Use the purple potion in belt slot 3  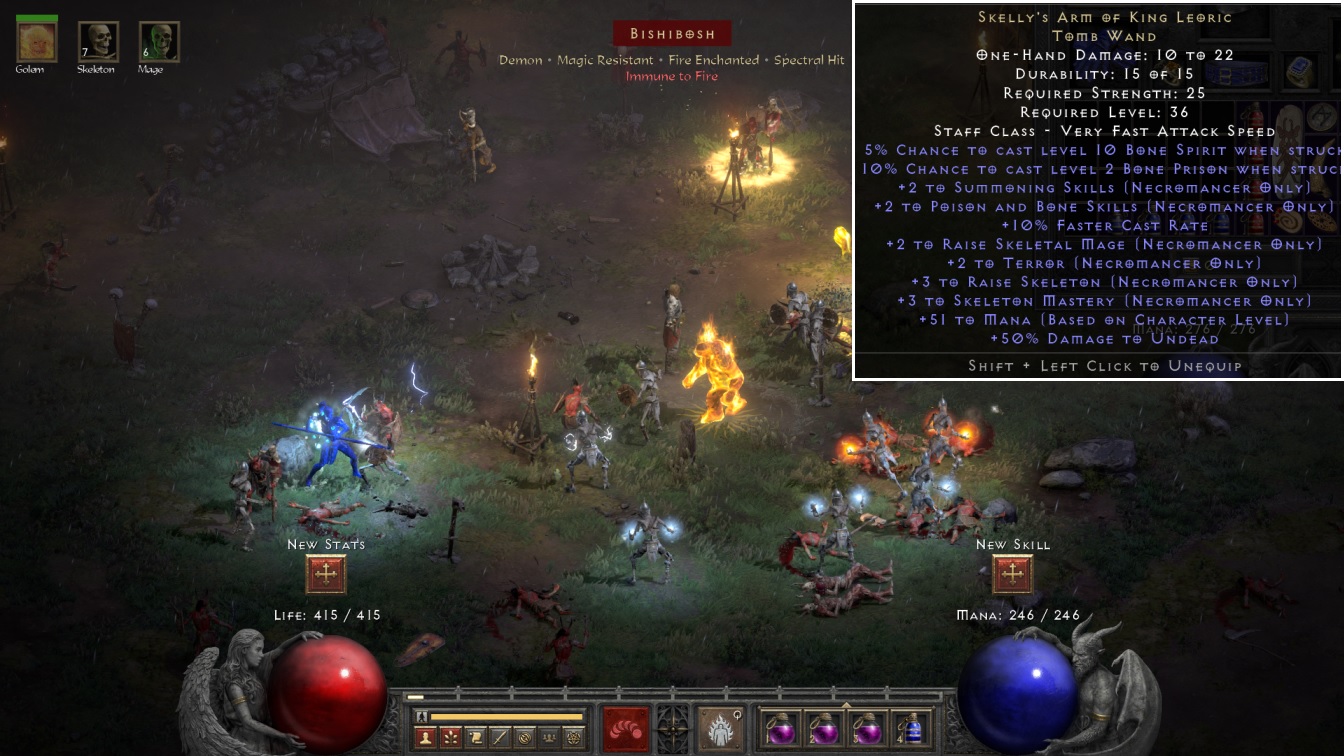tap(866, 728)
